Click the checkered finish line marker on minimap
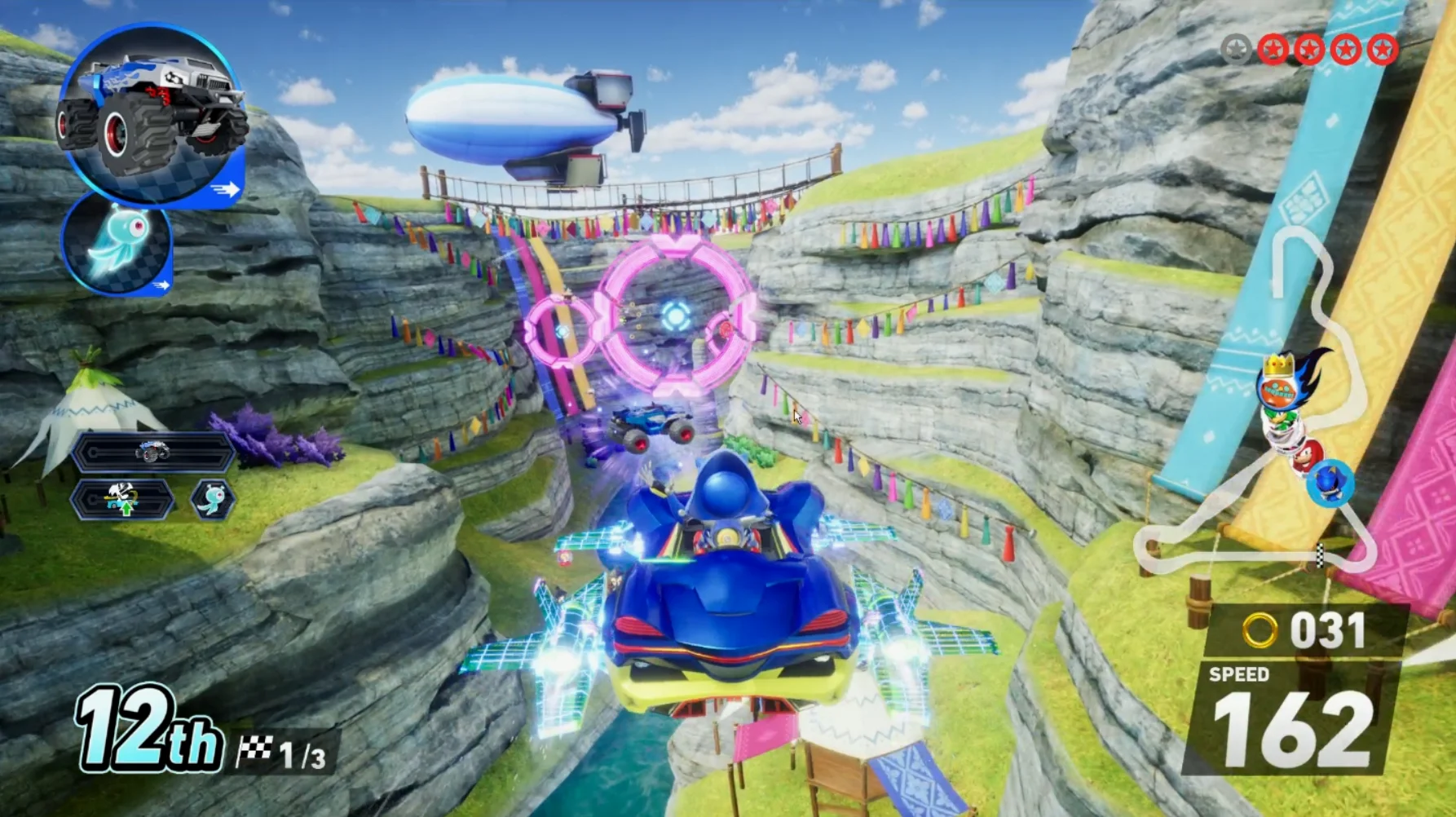The image size is (1456, 817). [1320, 557]
